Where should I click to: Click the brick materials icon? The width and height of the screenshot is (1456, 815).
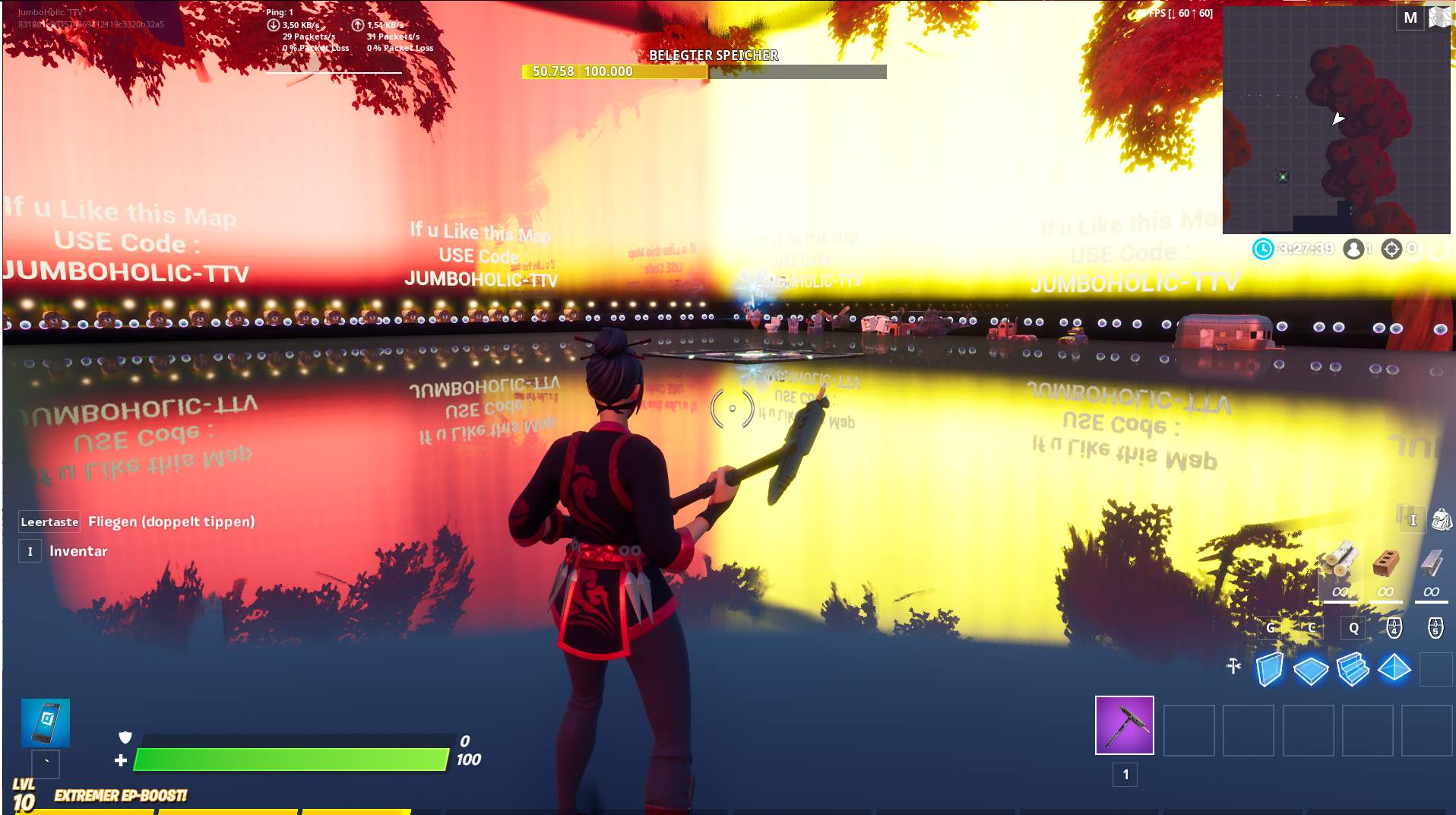(x=1385, y=561)
